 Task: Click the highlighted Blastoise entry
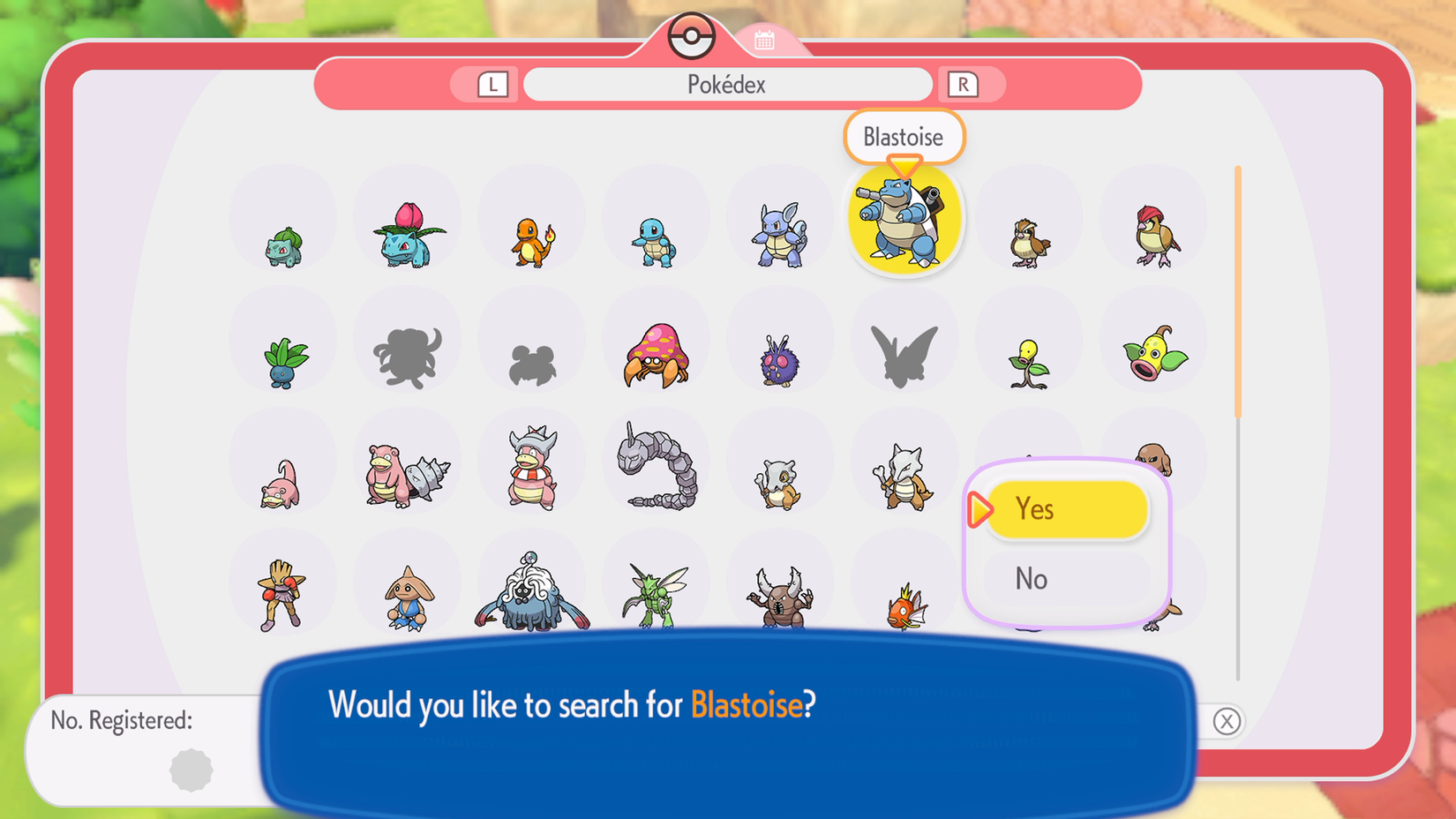(904, 219)
